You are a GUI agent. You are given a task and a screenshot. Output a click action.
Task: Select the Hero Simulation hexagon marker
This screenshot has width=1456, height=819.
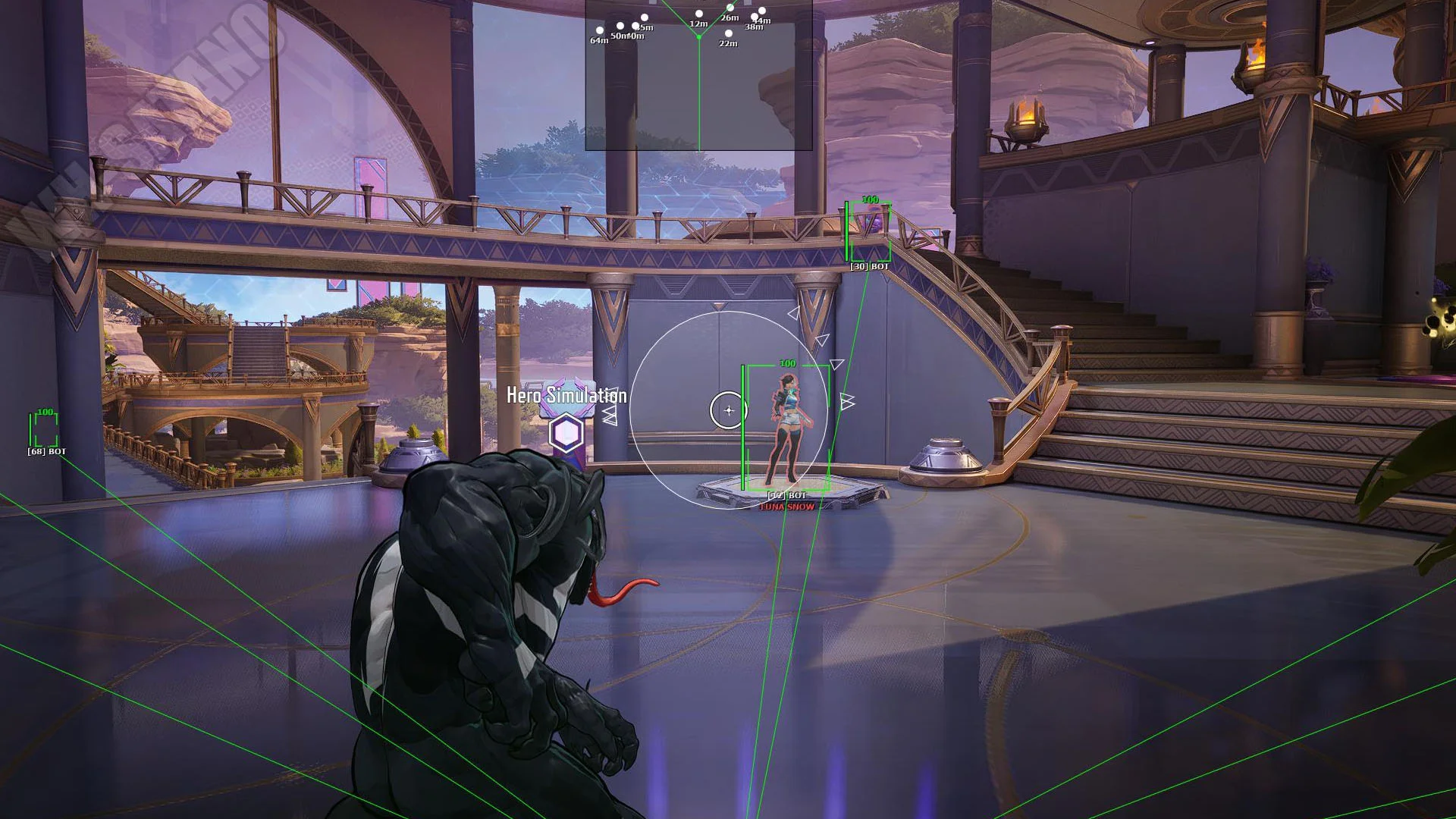coord(566,434)
